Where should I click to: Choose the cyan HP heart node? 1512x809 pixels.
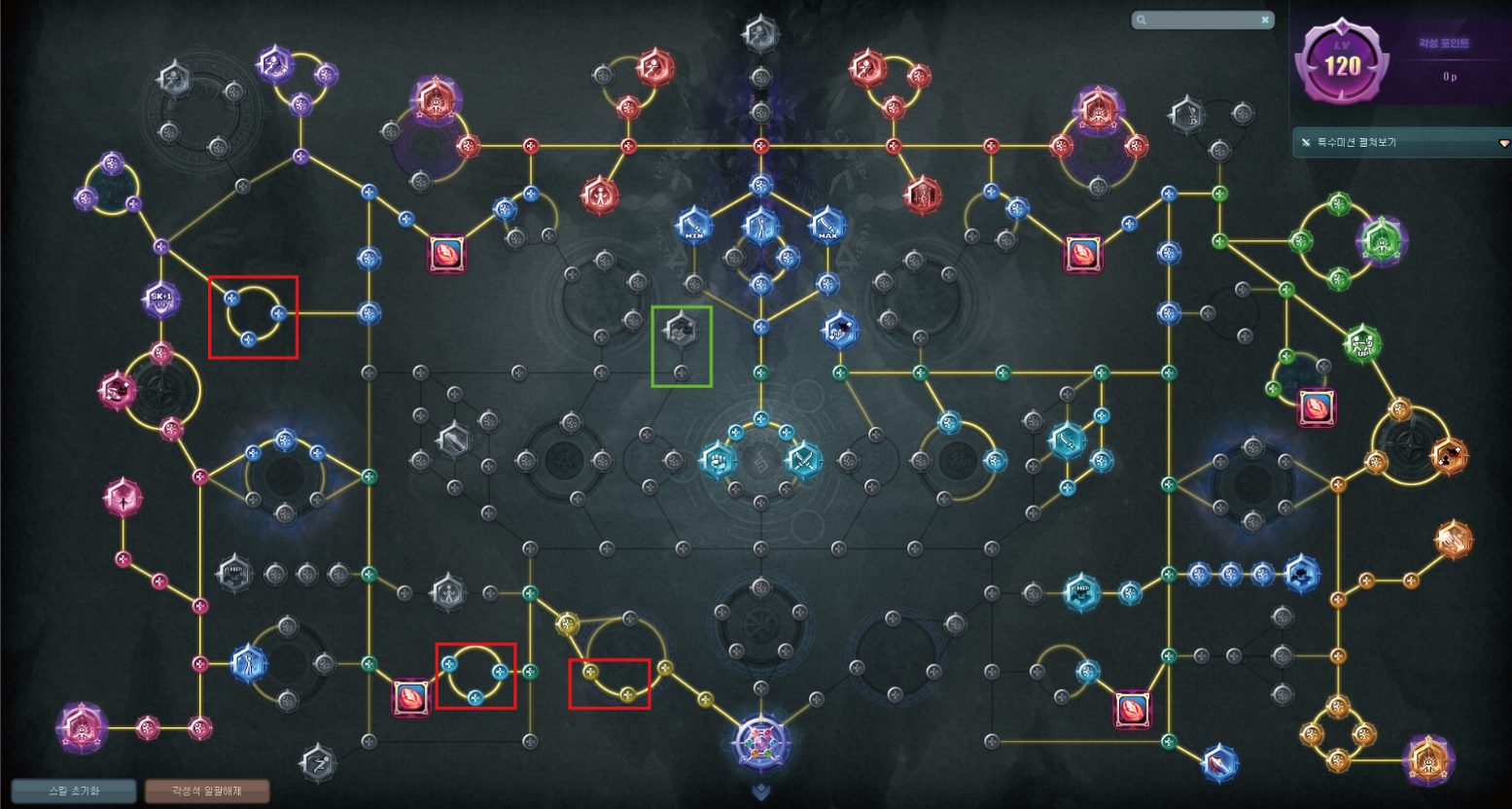(x=1080, y=591)
